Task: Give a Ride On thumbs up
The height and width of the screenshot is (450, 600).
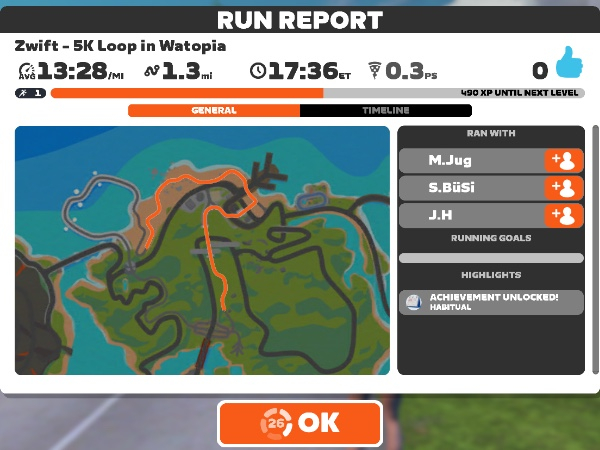Action: [567, 66]
